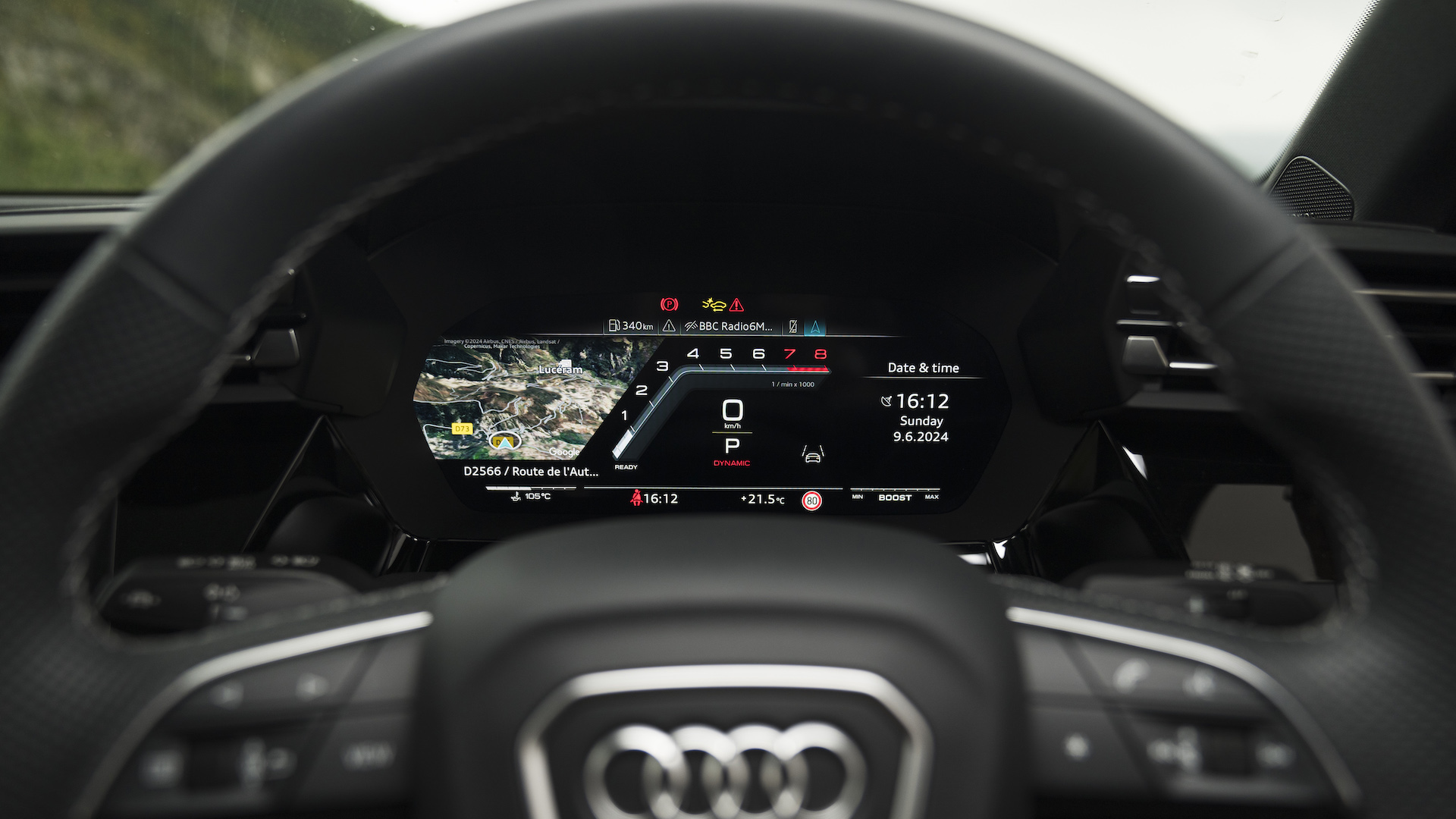Select the lane assist car icon
This screenshot has width=1456, height=819.
(x=812, y=455)
